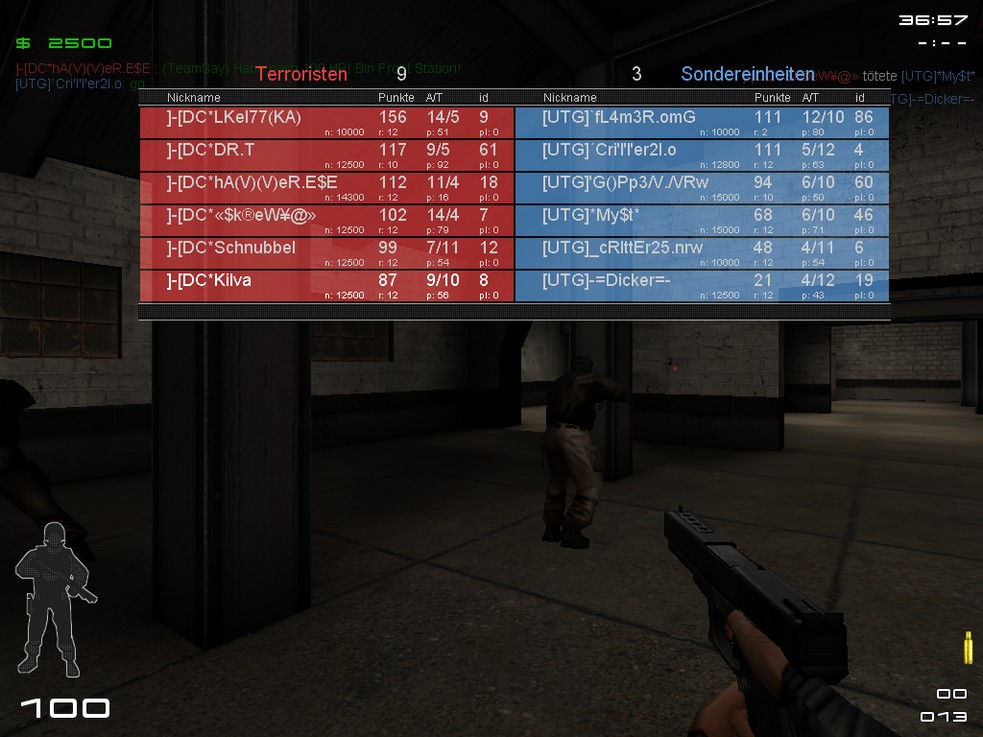Choose the ]-[DC*hA(V)(V)eR.E$E player row
This screenshot has width=983, height=737.
326,187
